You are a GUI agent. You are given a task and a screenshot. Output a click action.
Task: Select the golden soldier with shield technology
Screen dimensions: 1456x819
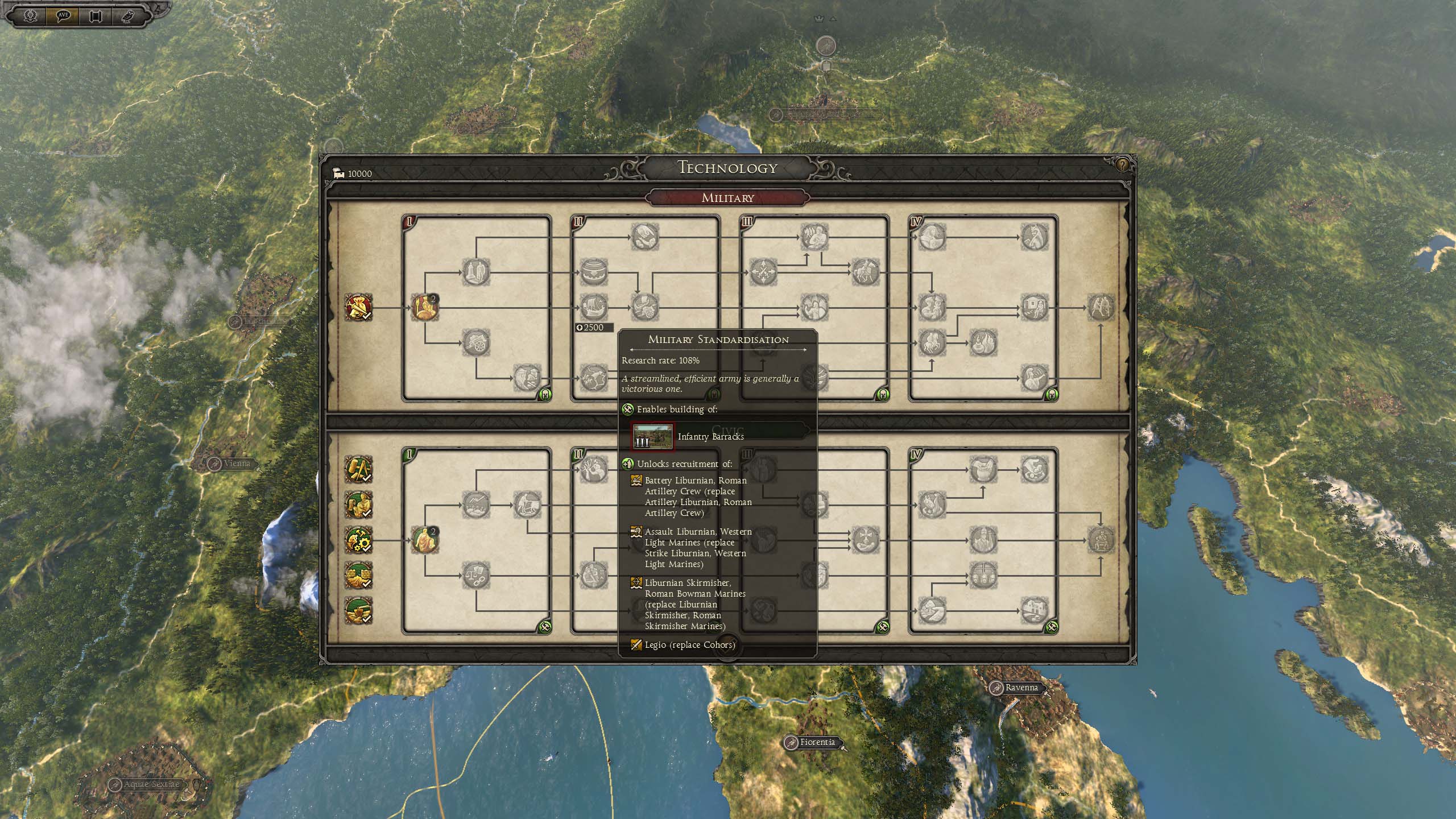coord(424,308)
